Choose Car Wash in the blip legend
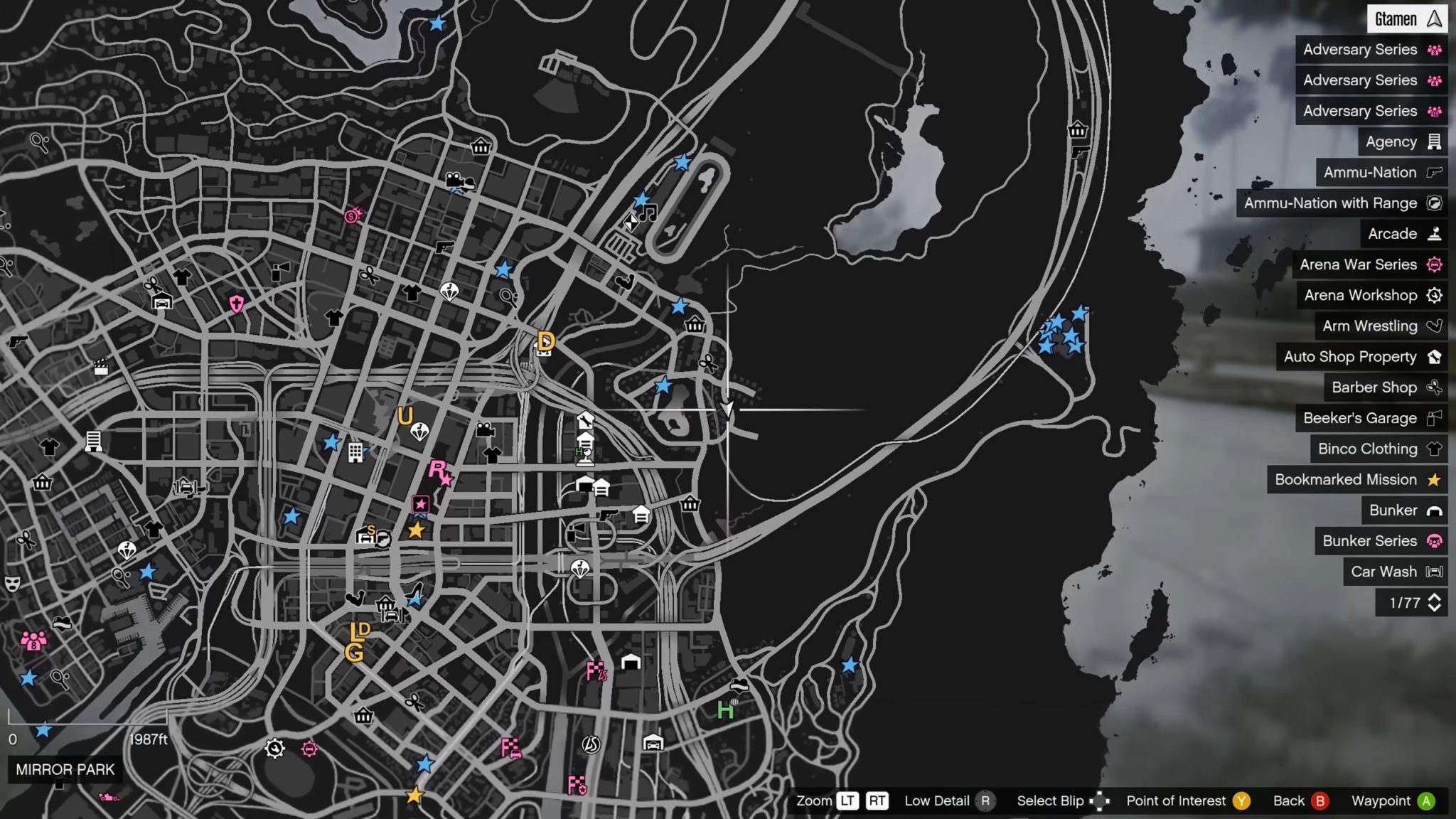 point(1395,572)
